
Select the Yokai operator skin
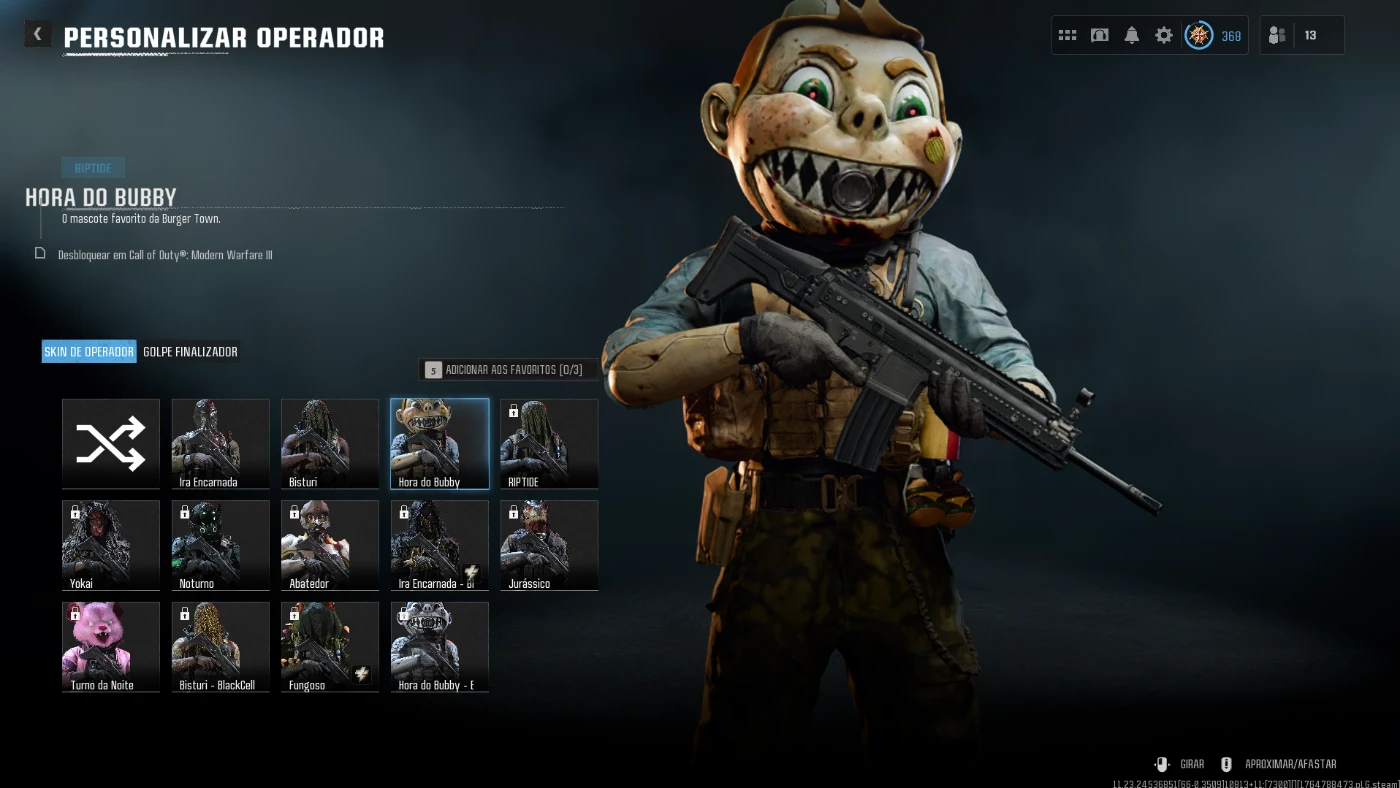[111, 545]
